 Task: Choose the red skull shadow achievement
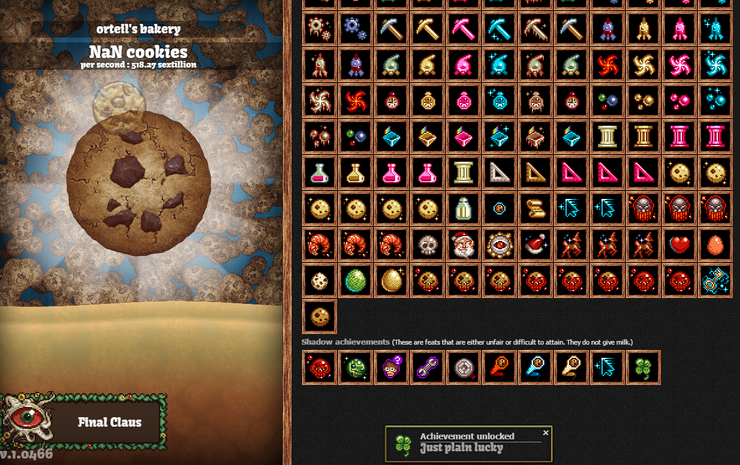[x=319, y=369]
